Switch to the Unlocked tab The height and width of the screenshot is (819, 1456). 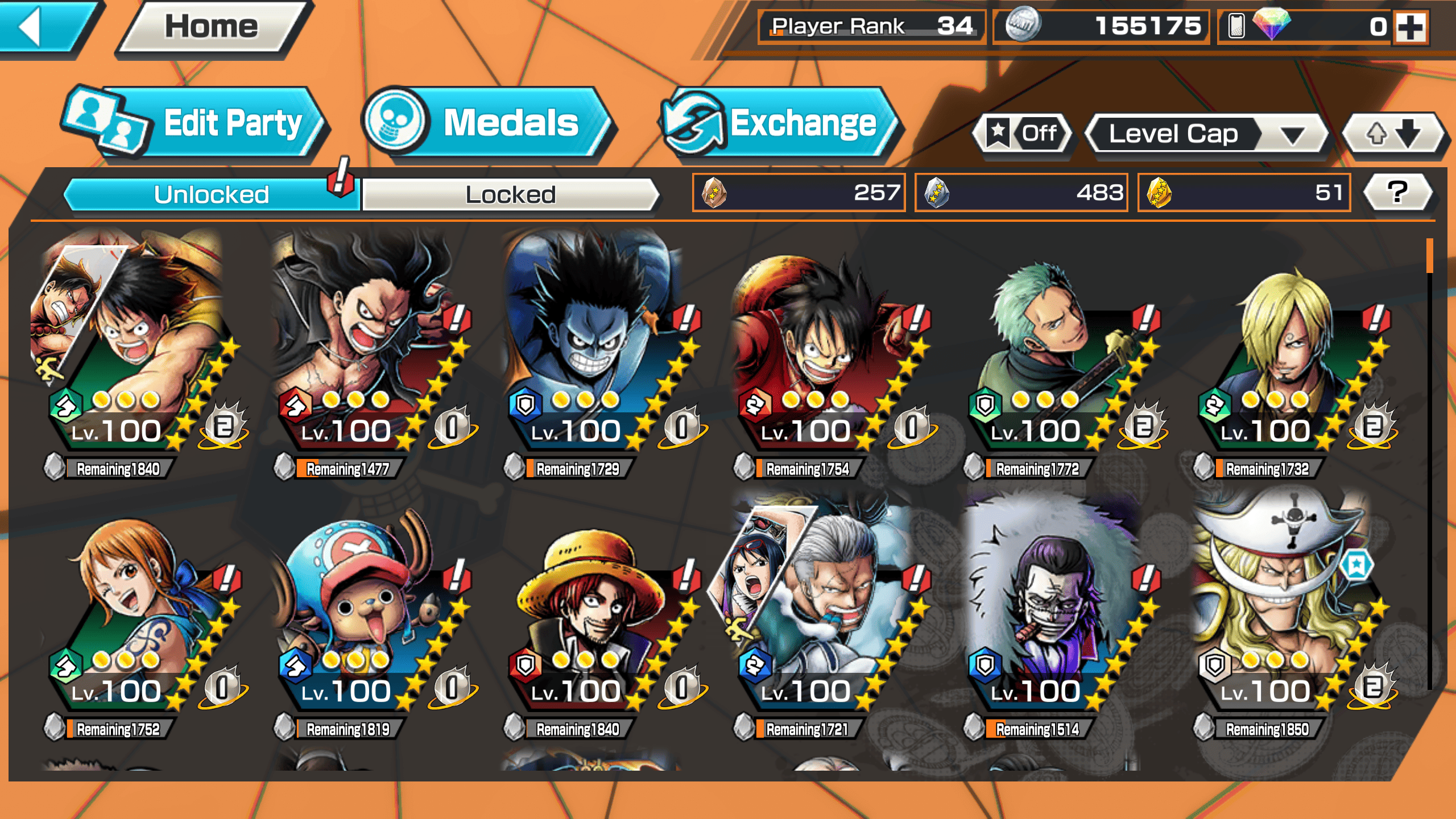click(212, 195)
